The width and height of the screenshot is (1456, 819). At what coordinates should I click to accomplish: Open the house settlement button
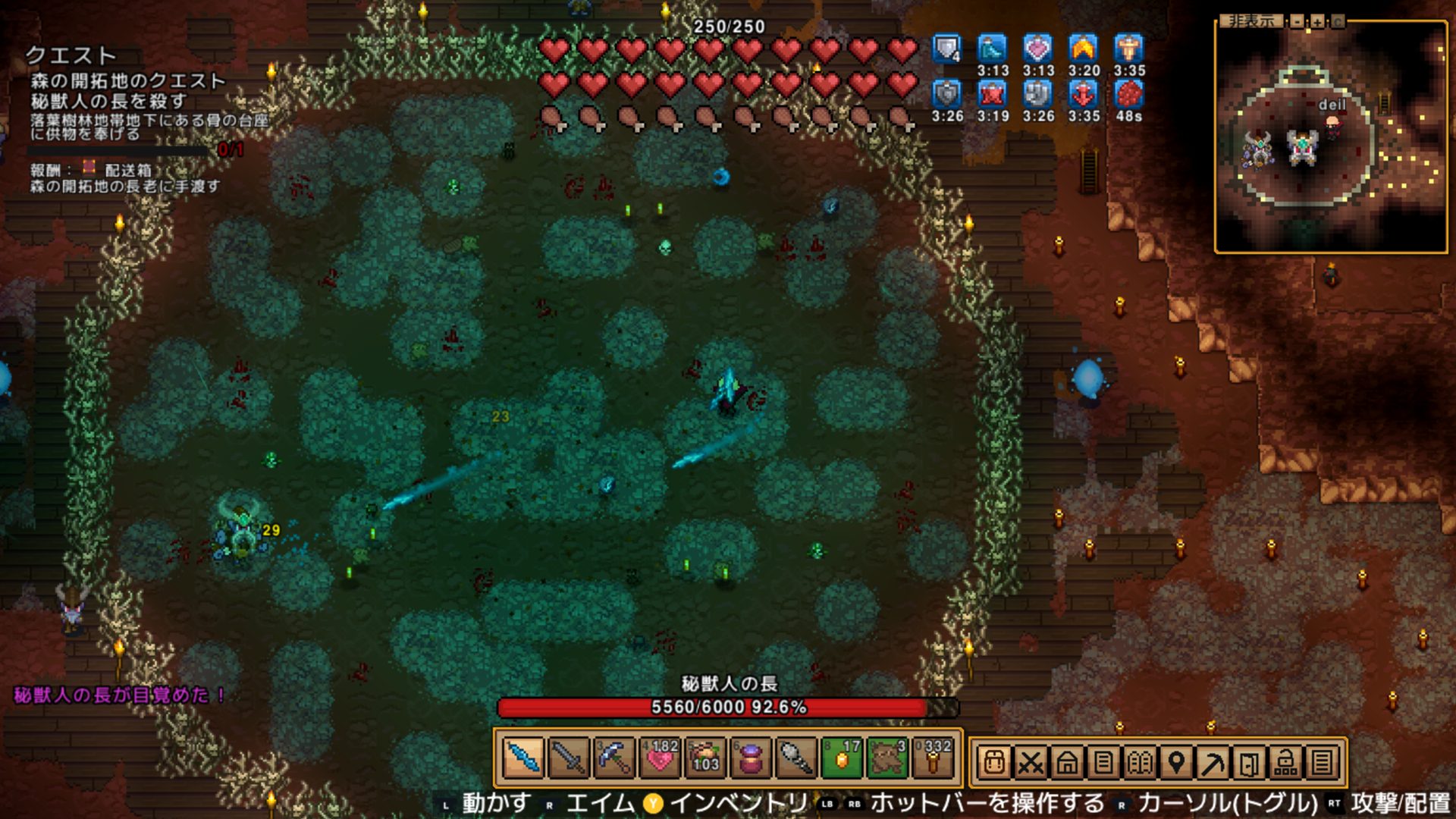[x=1067, y=762]
